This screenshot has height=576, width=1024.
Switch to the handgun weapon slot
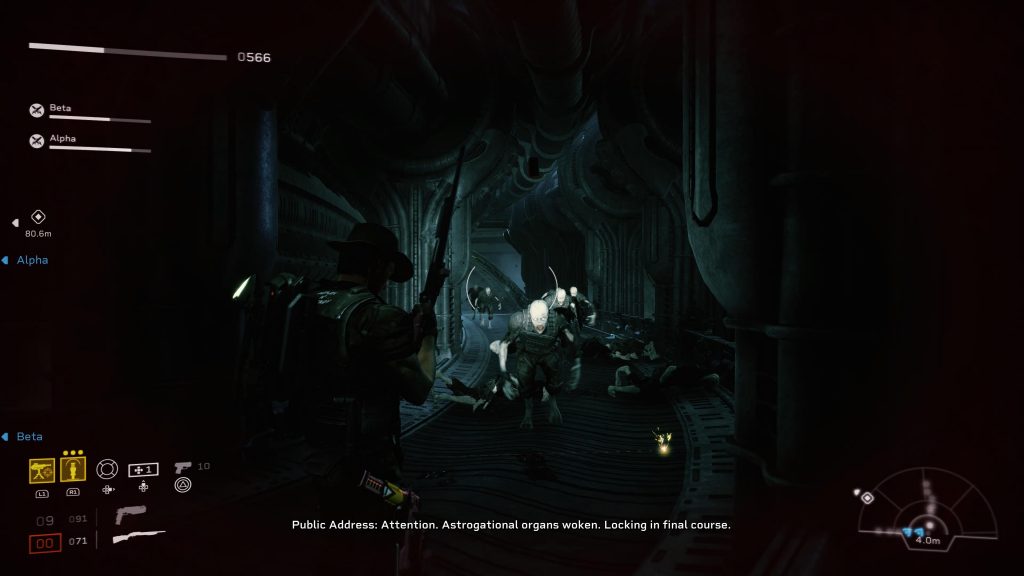130,516
